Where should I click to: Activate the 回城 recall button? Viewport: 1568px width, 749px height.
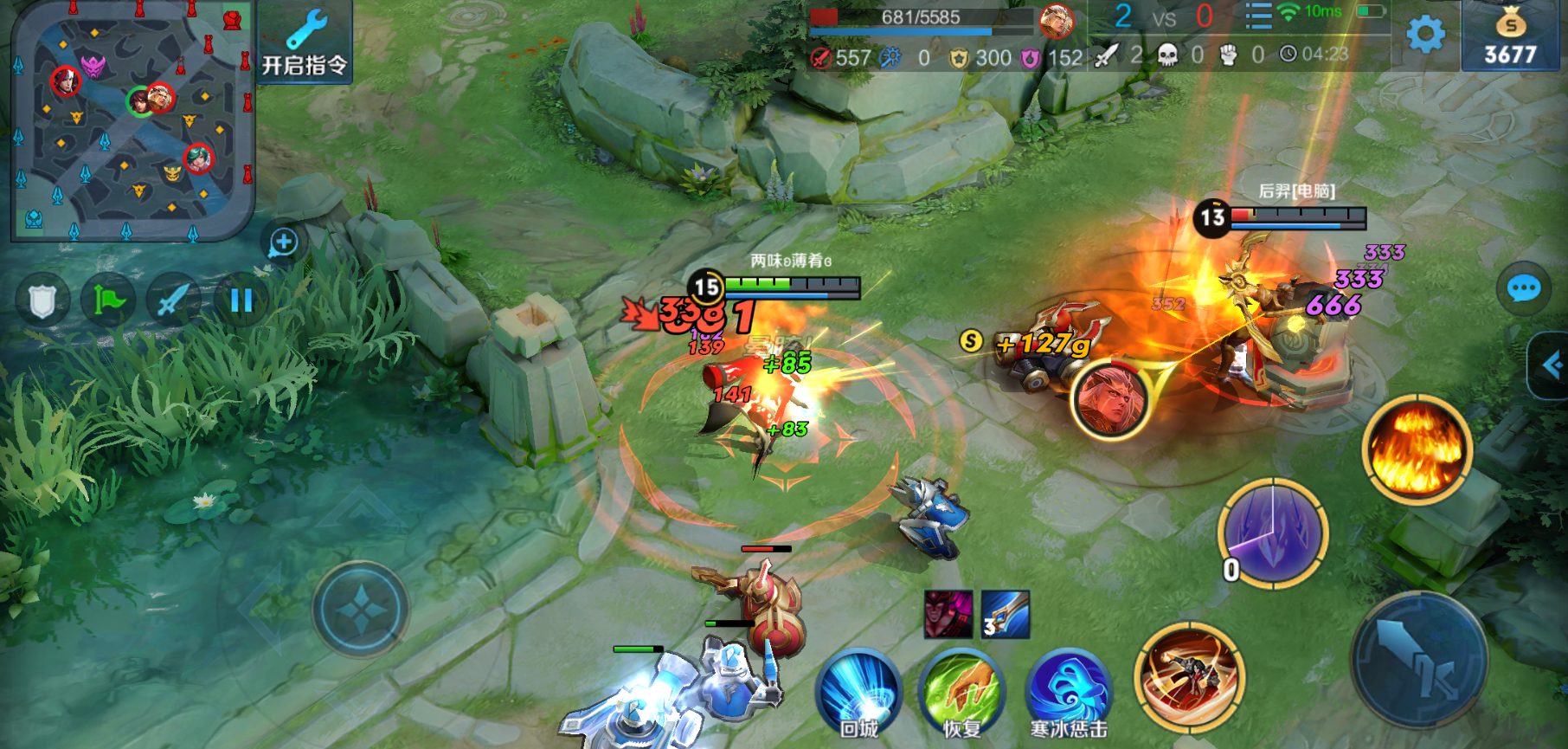coord(858,693)
